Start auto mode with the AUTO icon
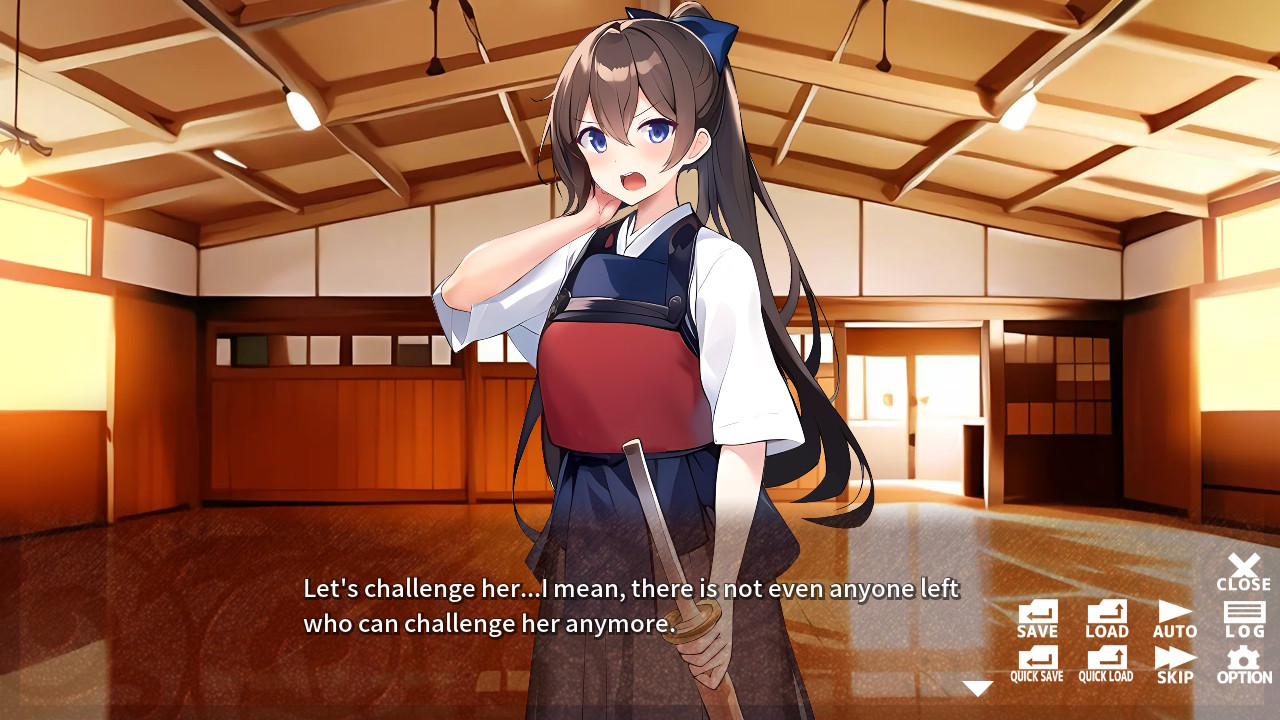This screenshot has height=720, width=1280. tap(1173, 614)
